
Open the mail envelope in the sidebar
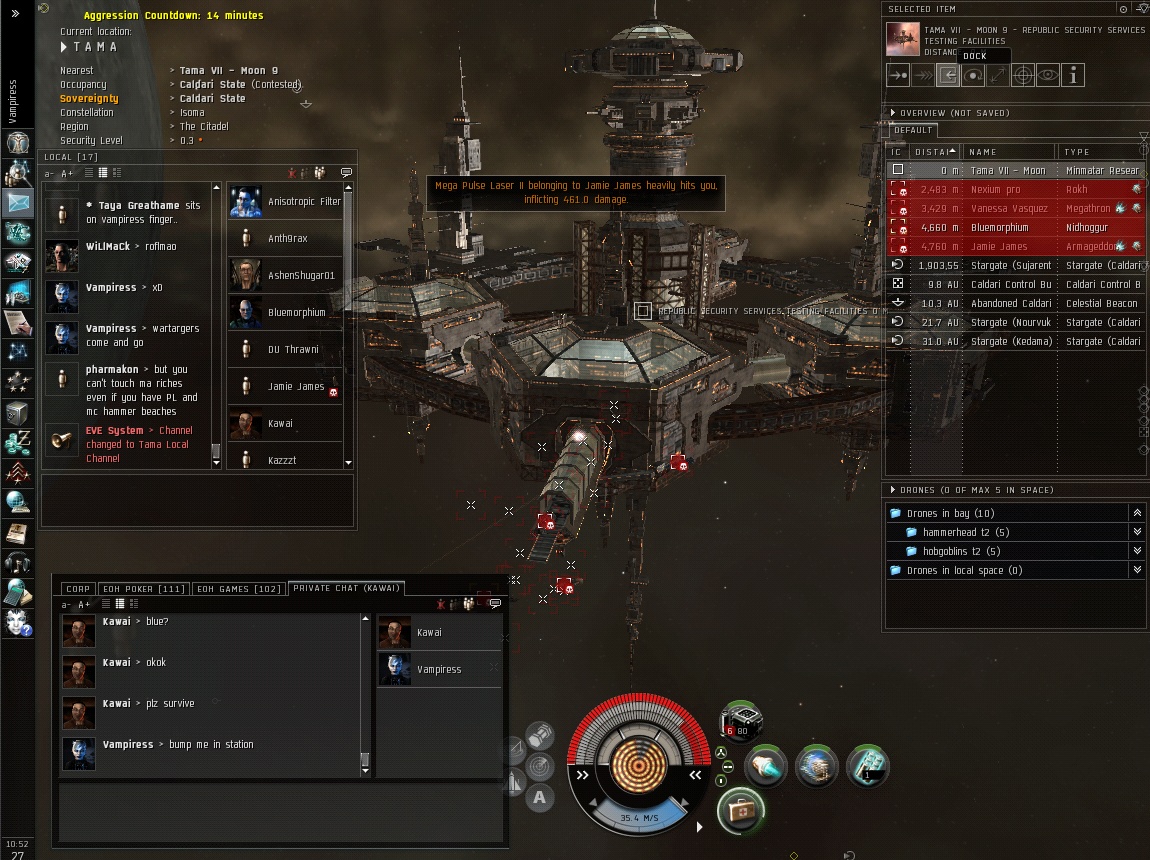[x=19, y=203]
